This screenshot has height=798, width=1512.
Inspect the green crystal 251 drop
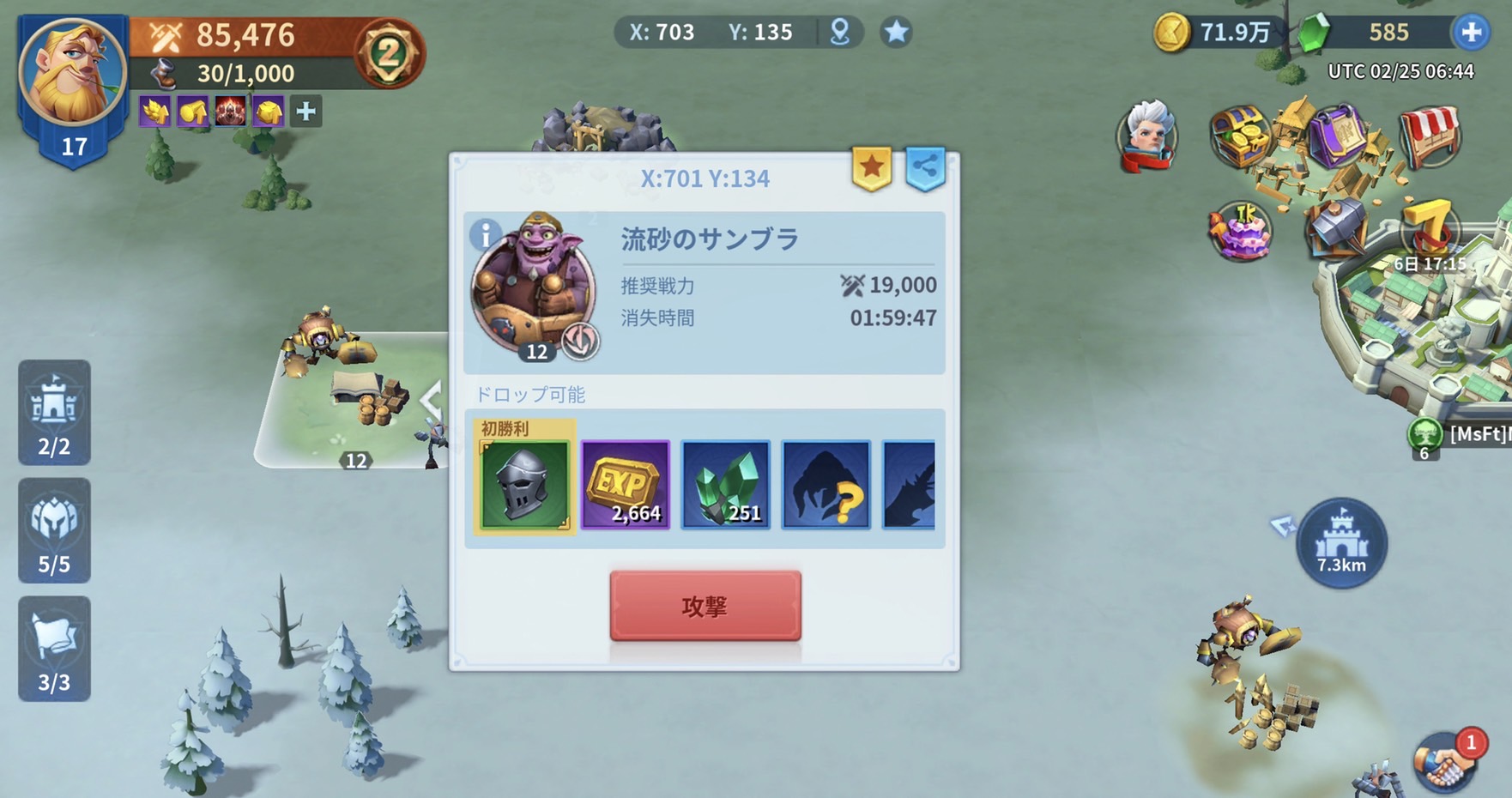pyautogui.click(x=726, y=485)
